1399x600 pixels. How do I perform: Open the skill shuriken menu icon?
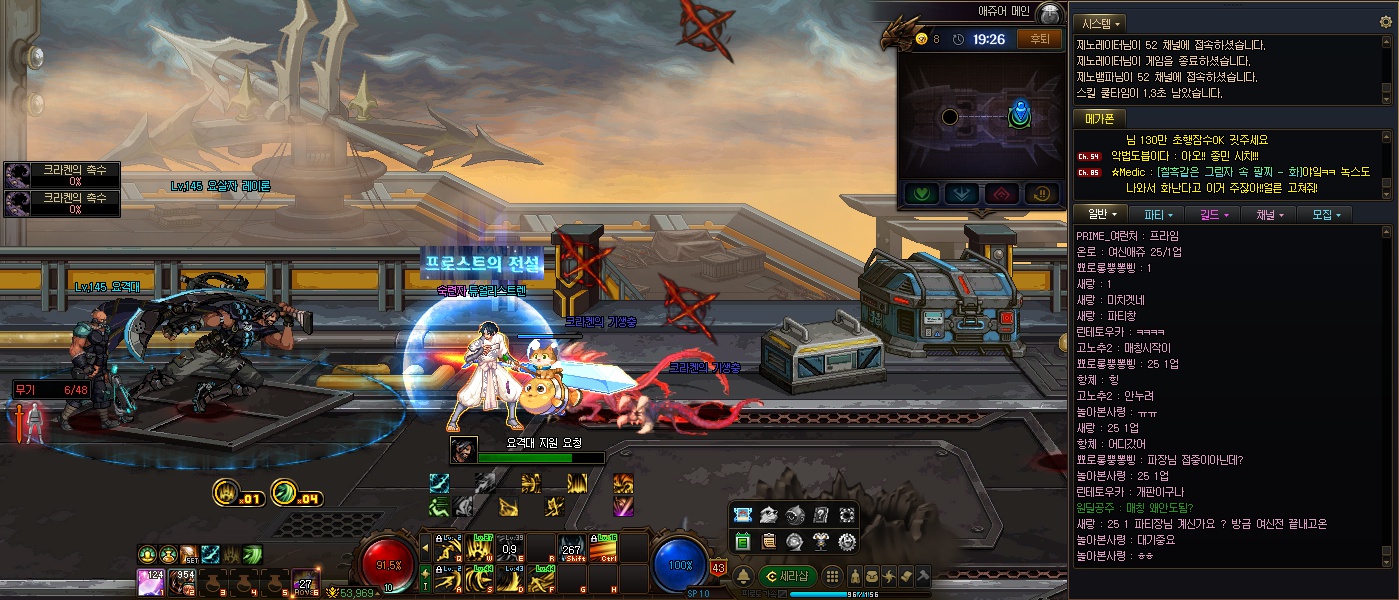click(889, 576)
